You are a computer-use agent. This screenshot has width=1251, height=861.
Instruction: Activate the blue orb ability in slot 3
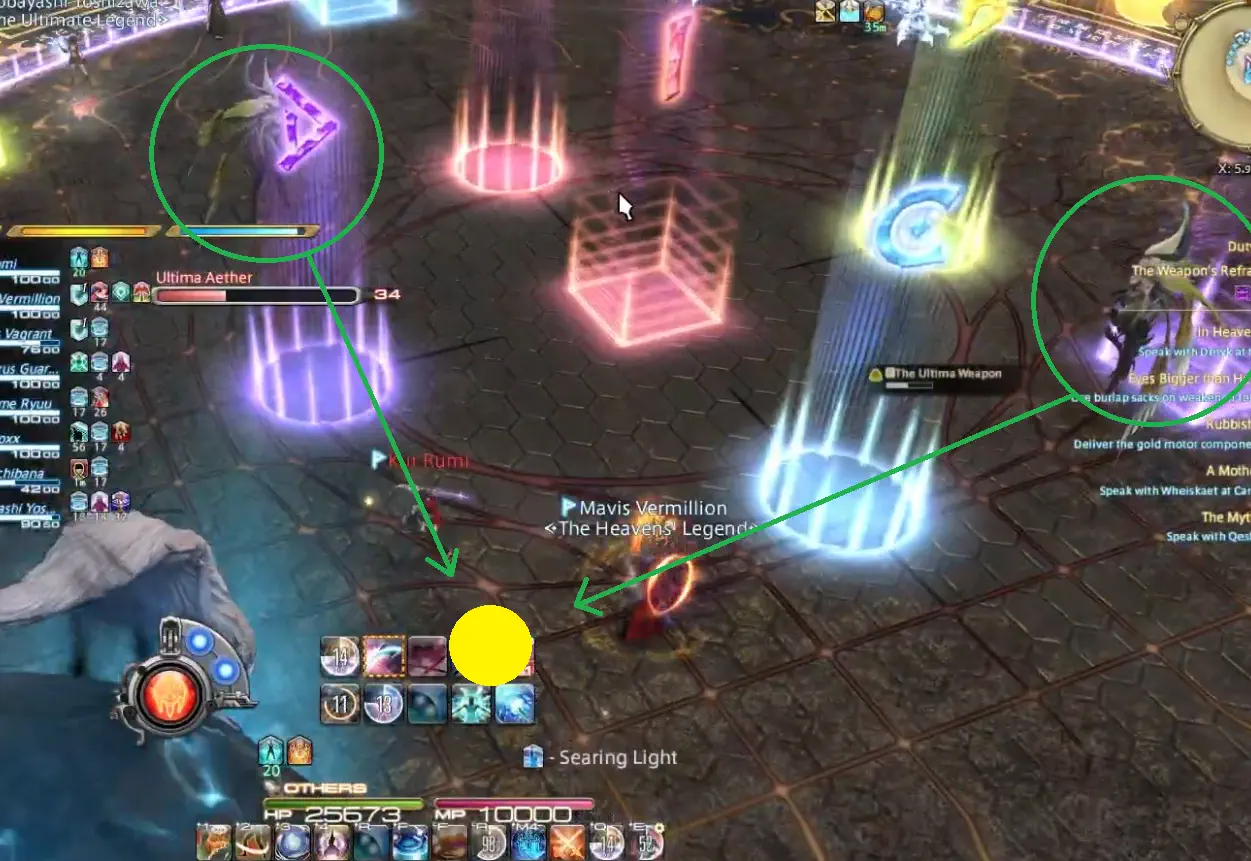coord(292,844)
